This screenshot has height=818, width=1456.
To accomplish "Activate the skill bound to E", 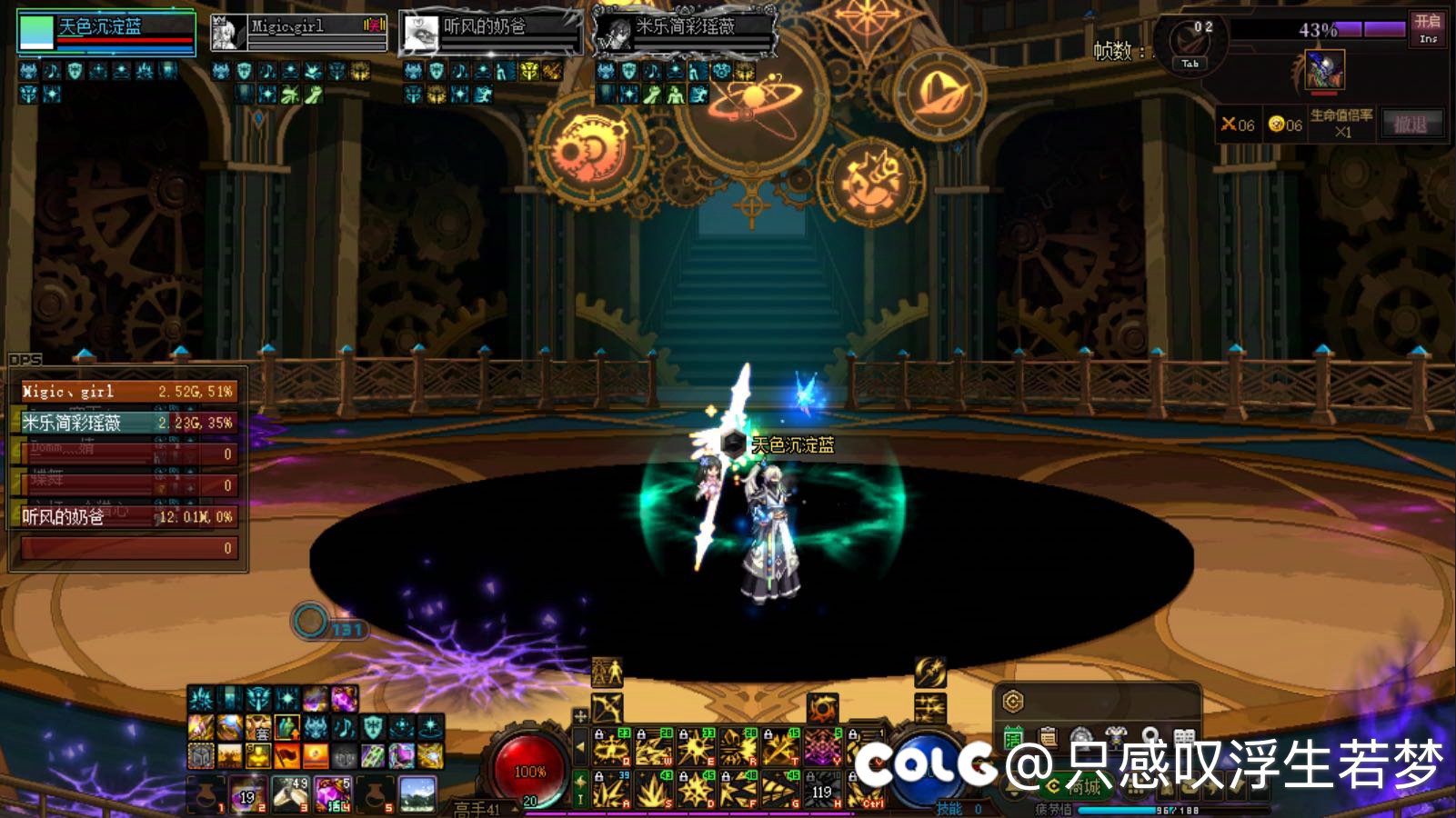I will pos(696,747).
